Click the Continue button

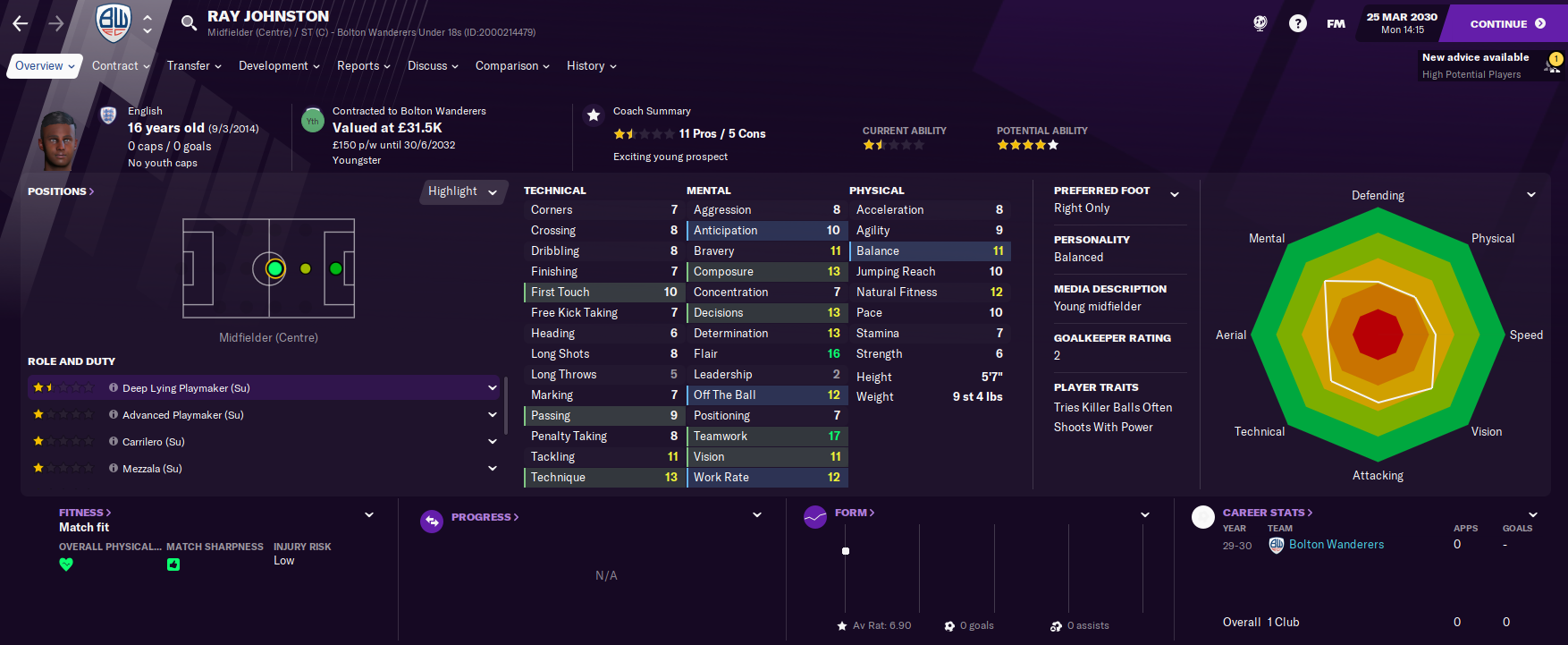tap(1506, 24)
